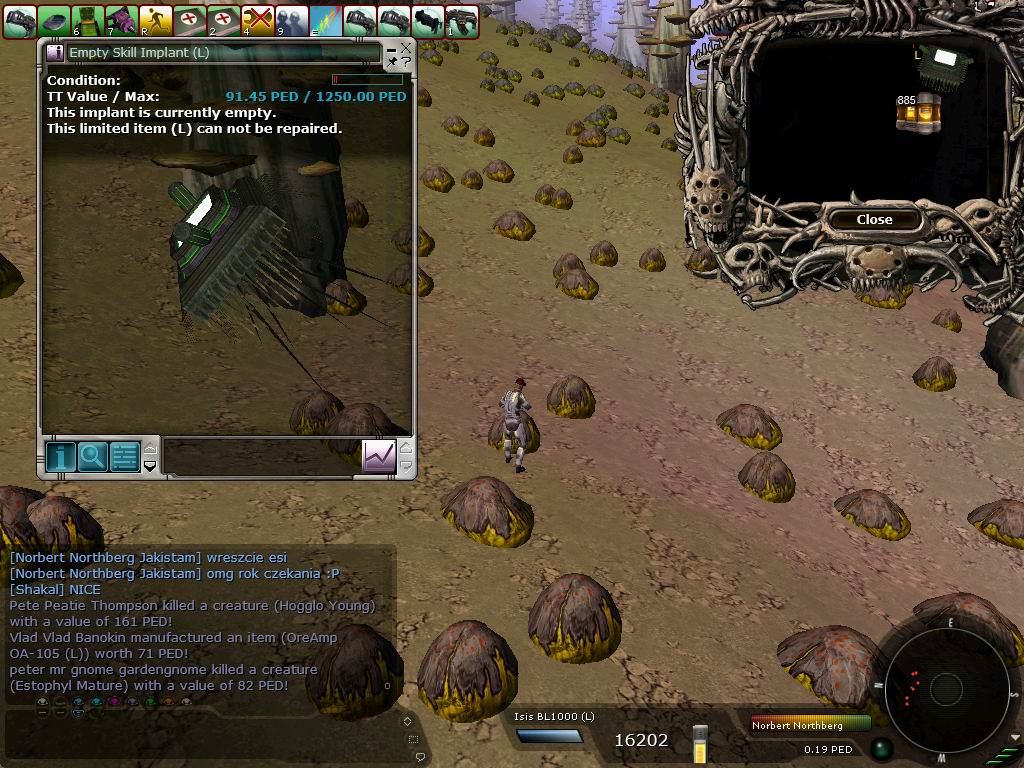The height and width of the screenshot is (768, 1024).
Task: Activate the running man hotbar action
Action: [156, 20]
